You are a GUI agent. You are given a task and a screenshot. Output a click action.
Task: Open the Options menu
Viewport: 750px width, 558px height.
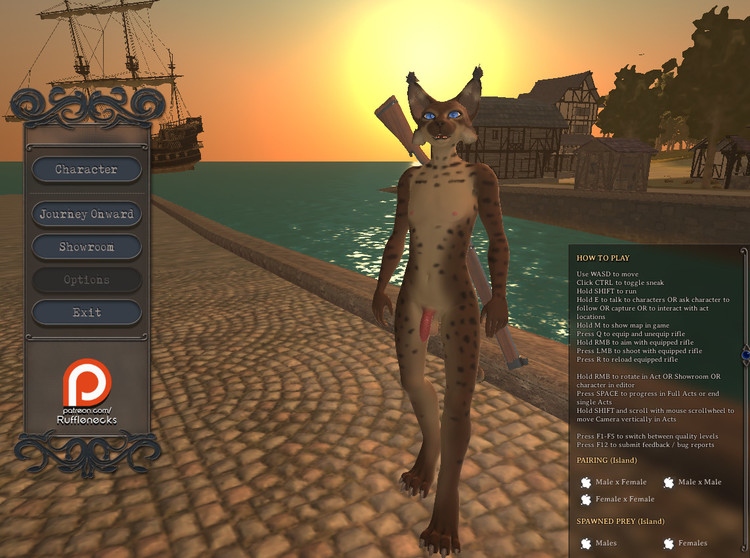[86, 280]
